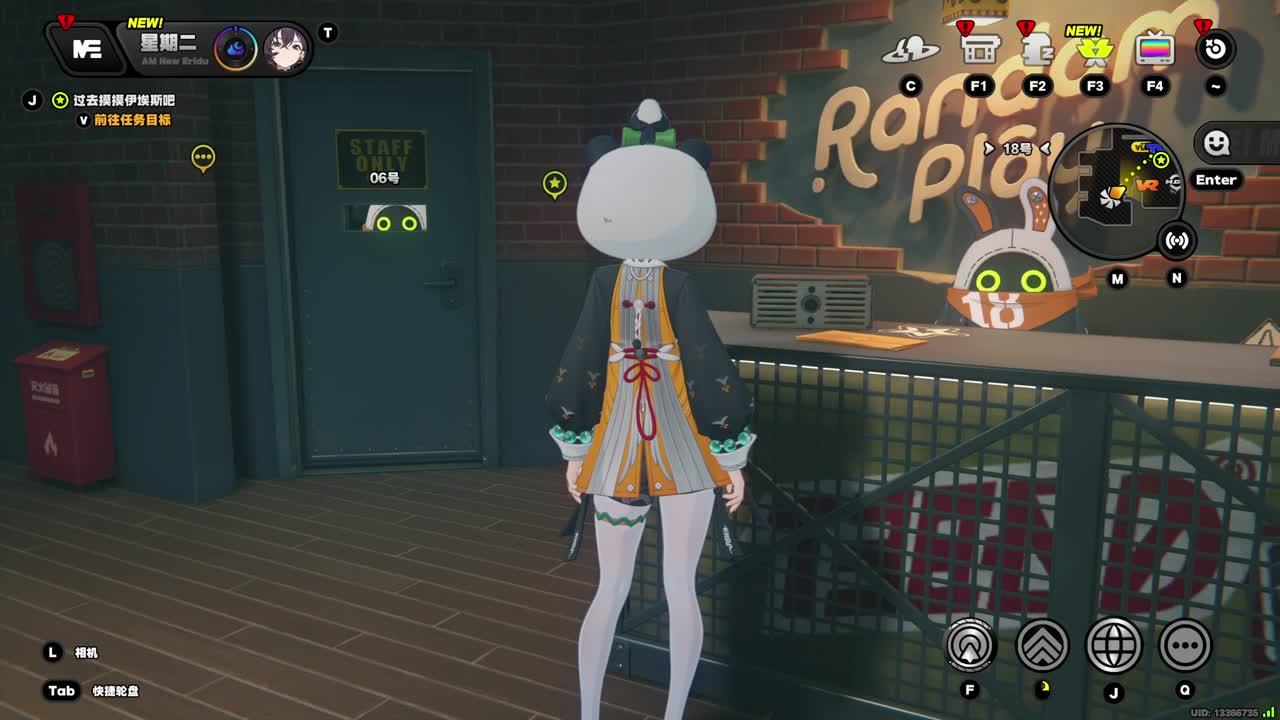
Task: Click the weekday time-of-day moon dial
Action: pyautogui.click(x=236, y=48)
